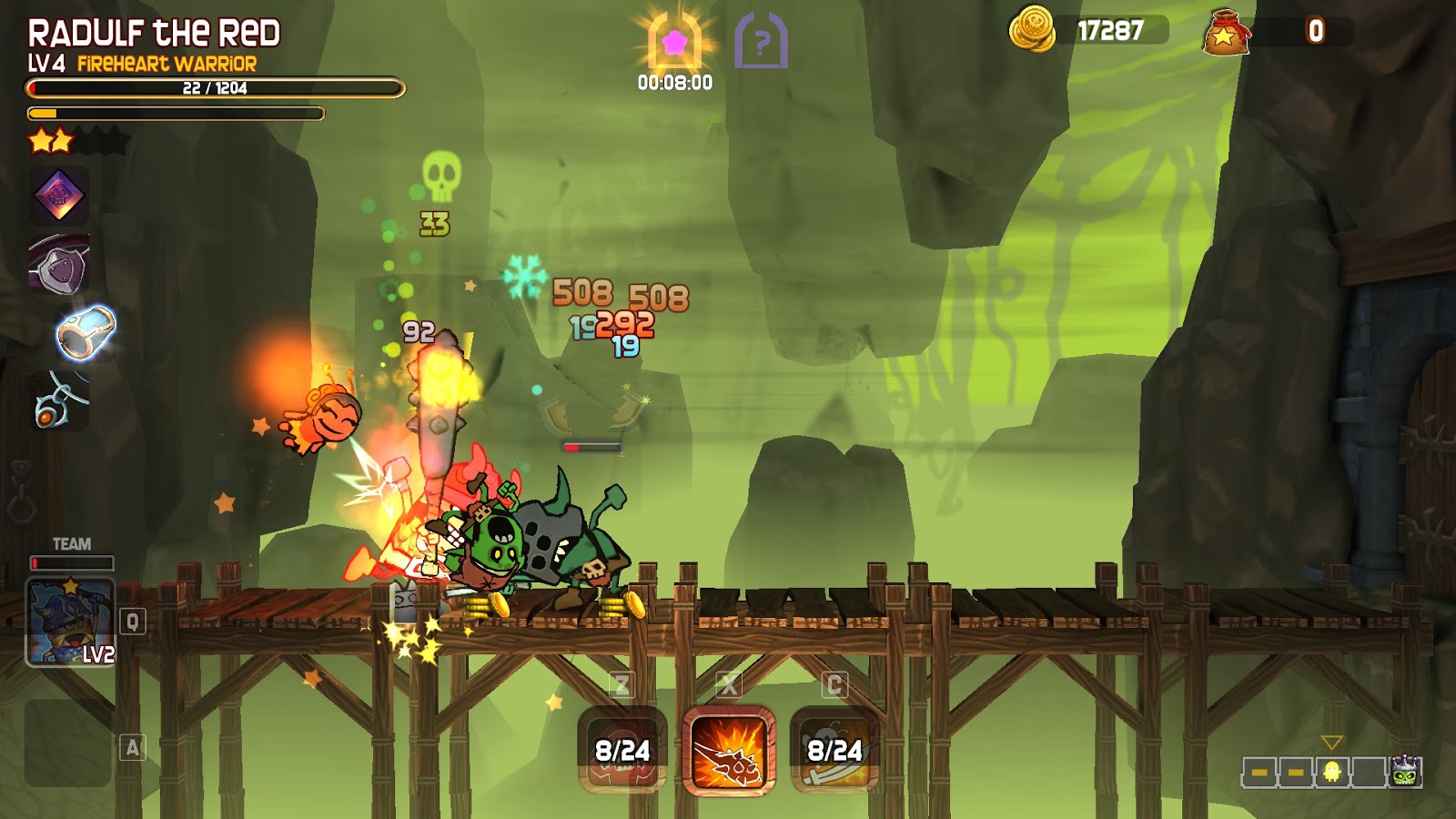This screenshot has height=819, width=1456.
Task: Inspect the orange gem amulet icon
Action: 59,400
